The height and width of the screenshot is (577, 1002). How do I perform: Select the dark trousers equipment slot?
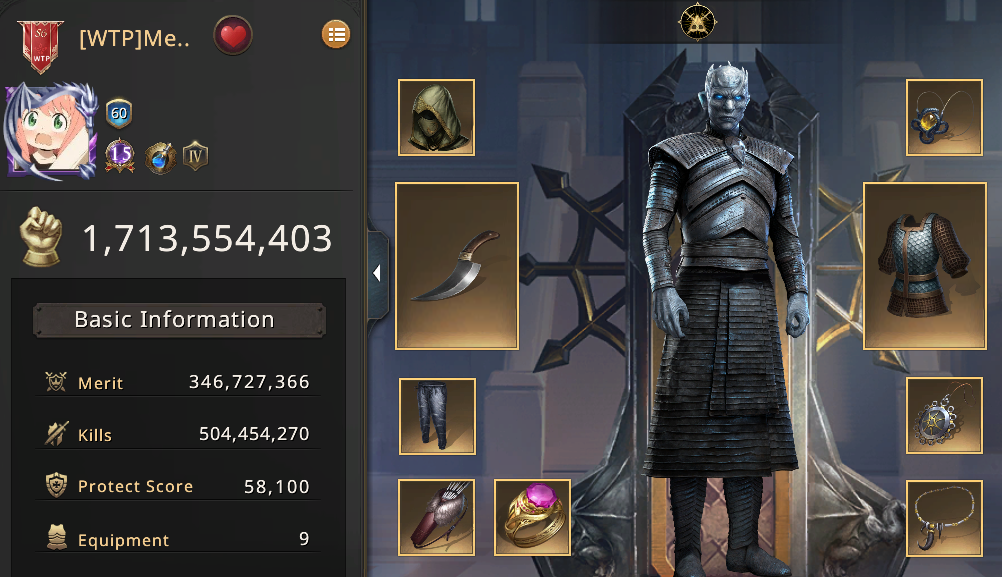pyautogui.click(x=436, y=416)
